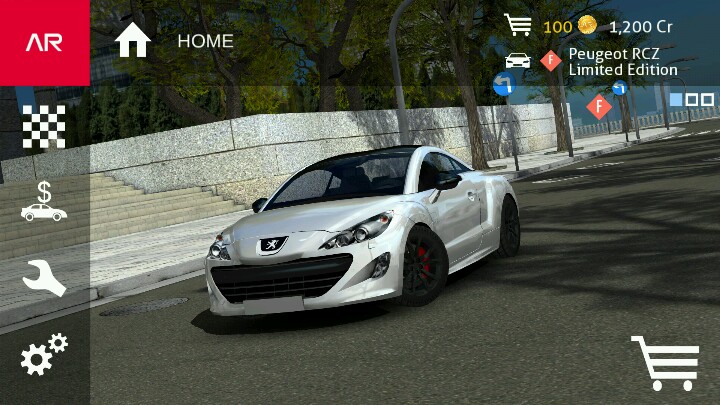The image size is (720, 405).
Task: Open the large shopping cart store
Action: click(665, 361)
